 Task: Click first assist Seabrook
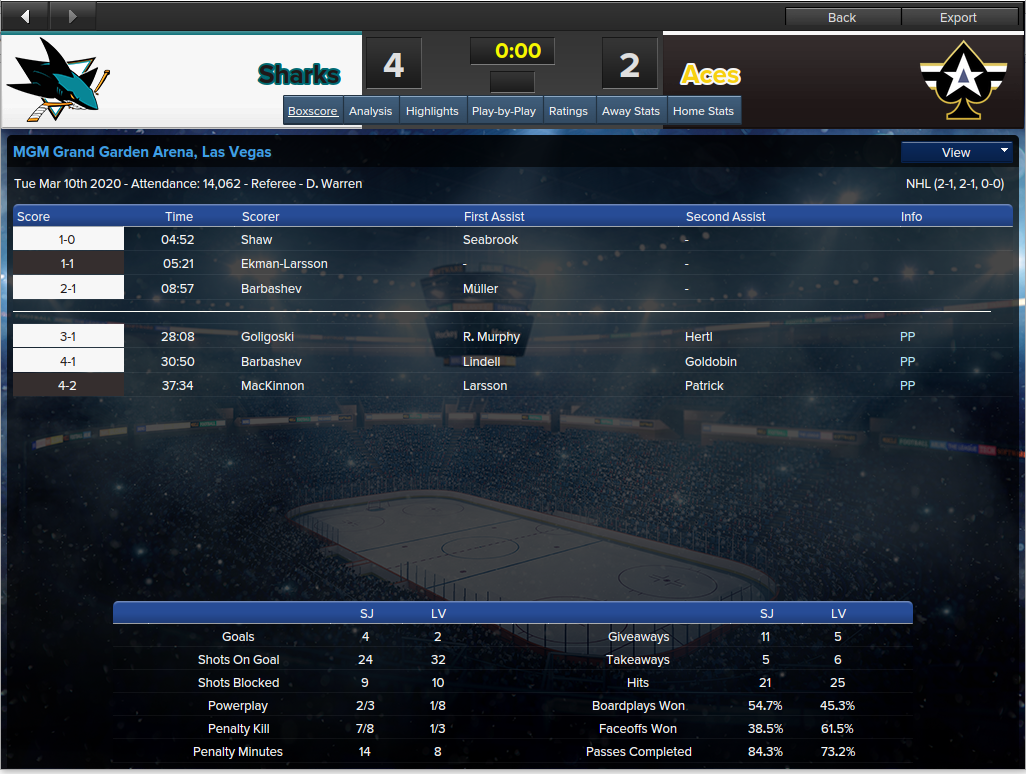pos(490,240)
